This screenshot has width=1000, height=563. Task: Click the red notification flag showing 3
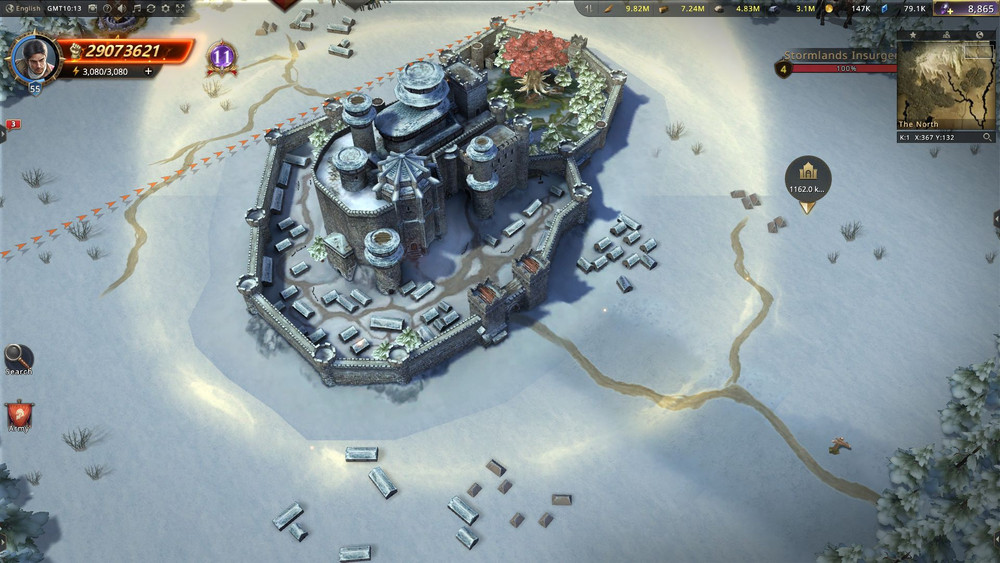[13, 124]
